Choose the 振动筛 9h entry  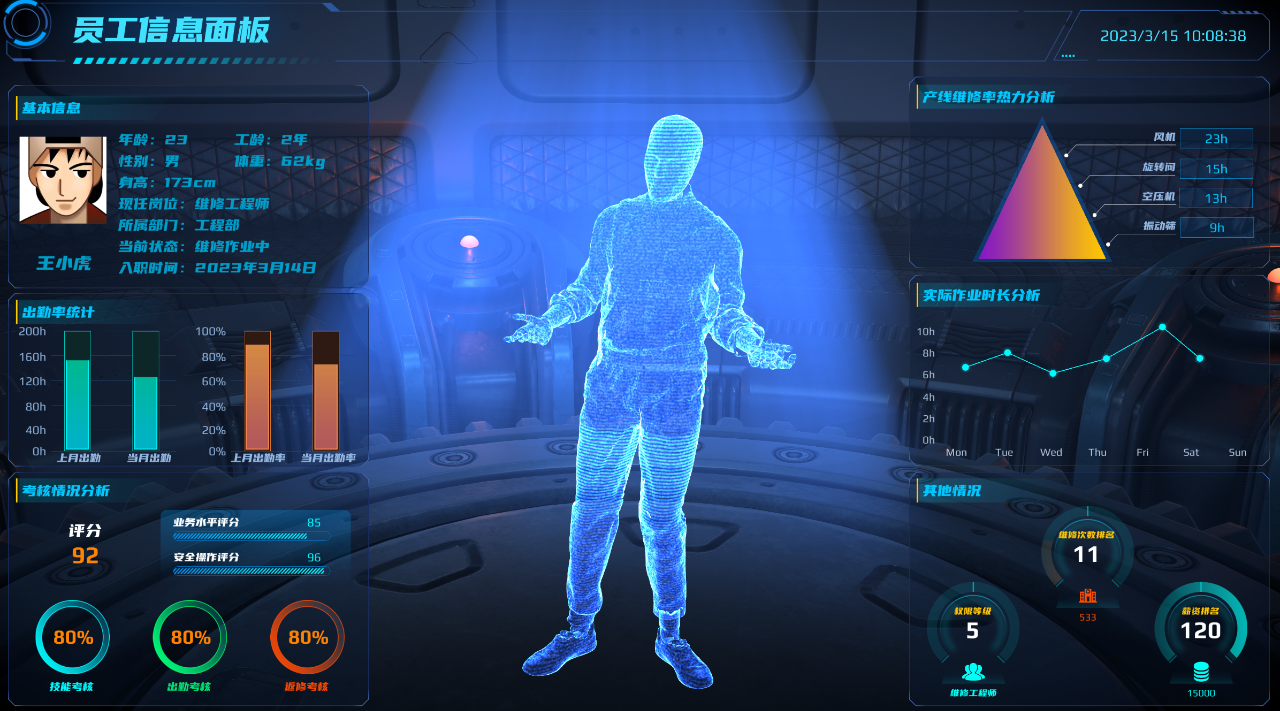1216,227
